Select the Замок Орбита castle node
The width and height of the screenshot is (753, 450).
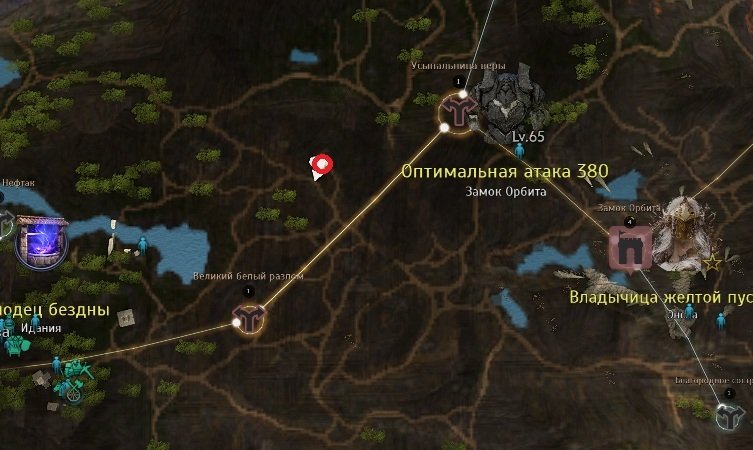click(x=630, y=248)
